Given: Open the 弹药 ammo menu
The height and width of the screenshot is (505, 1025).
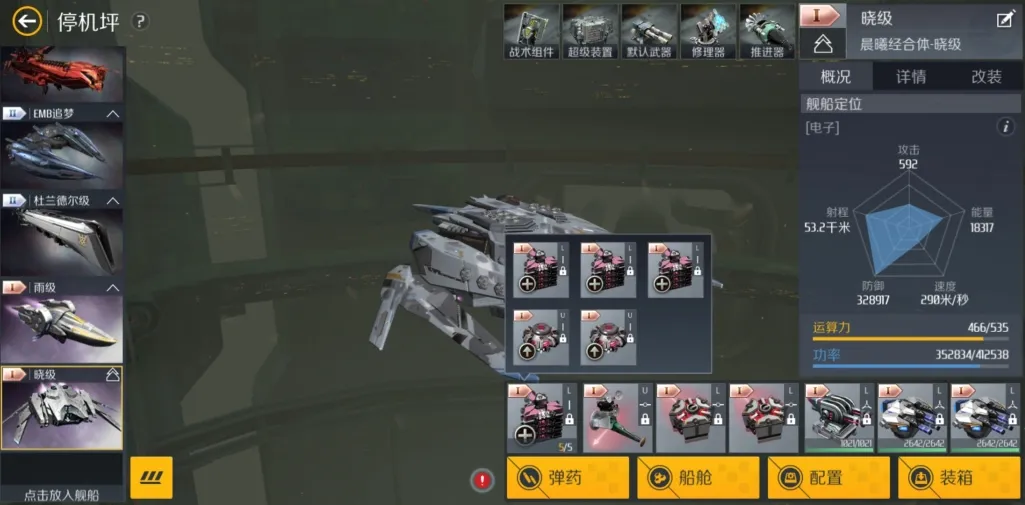Looking at the screenshot, I should click(x=568, y=478).
